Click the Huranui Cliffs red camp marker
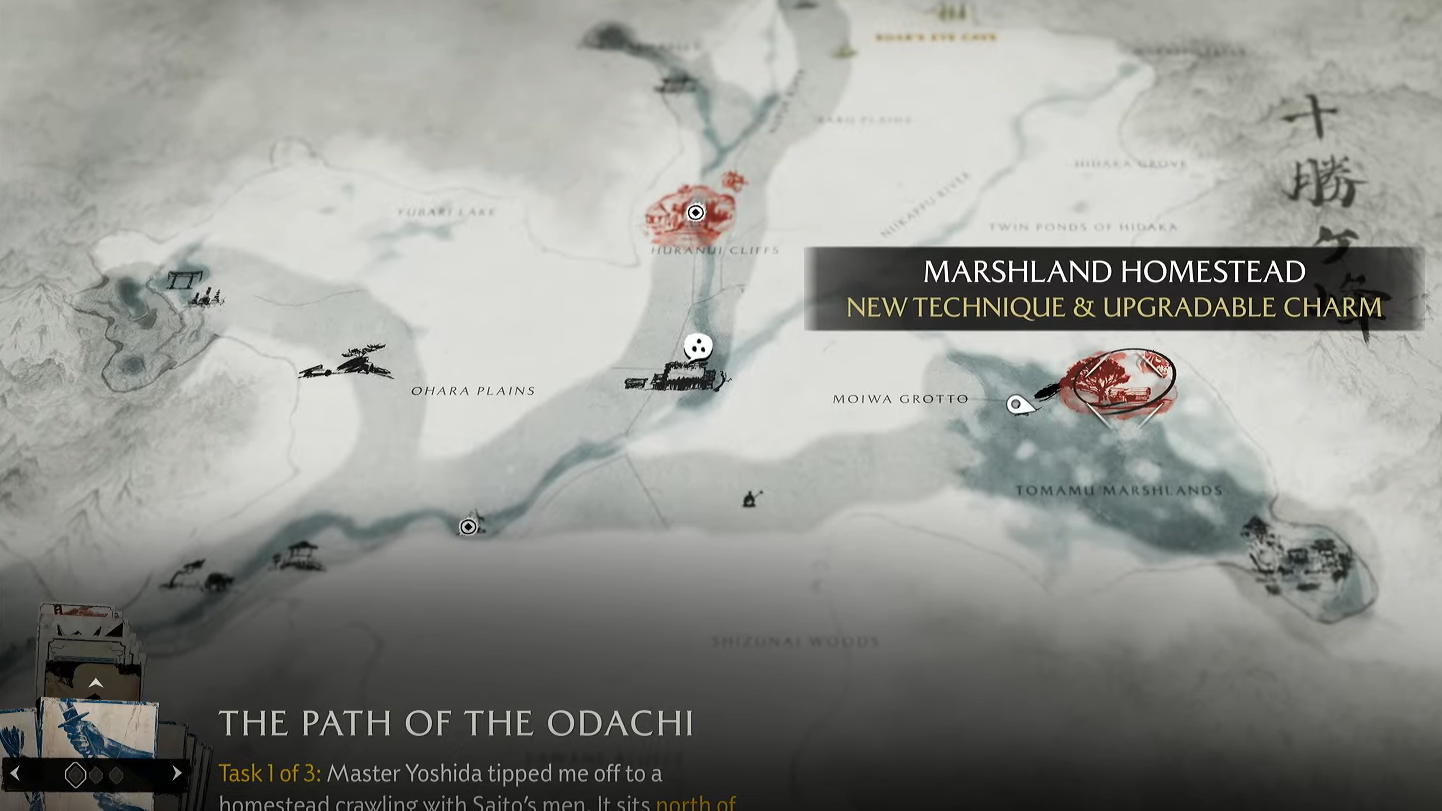Screen dimensions: 1442x811 click(695, 212)
